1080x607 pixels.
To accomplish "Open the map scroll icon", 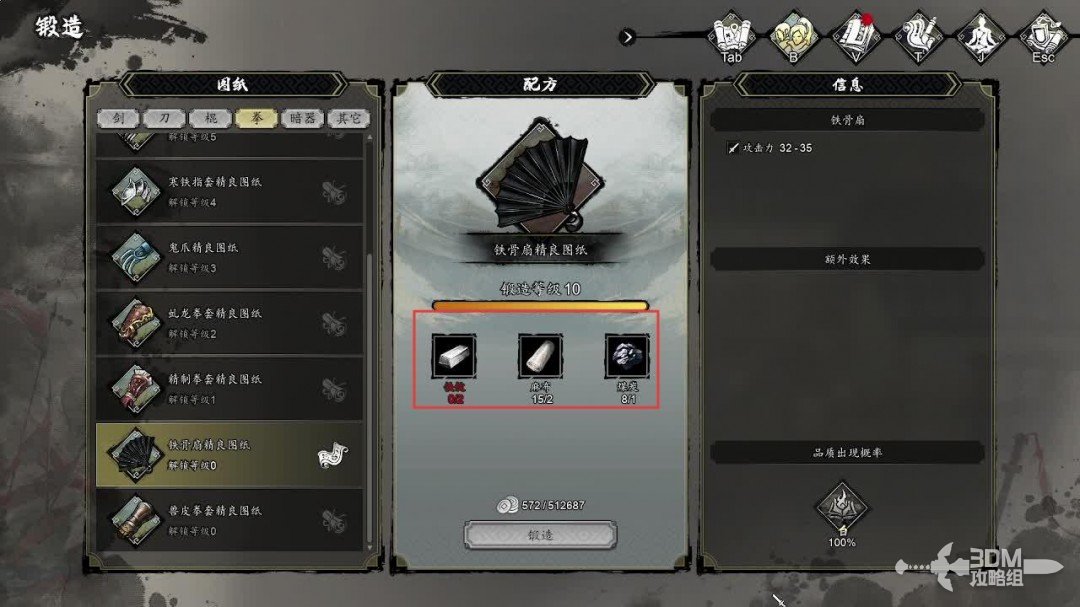I will coord(733,35).
